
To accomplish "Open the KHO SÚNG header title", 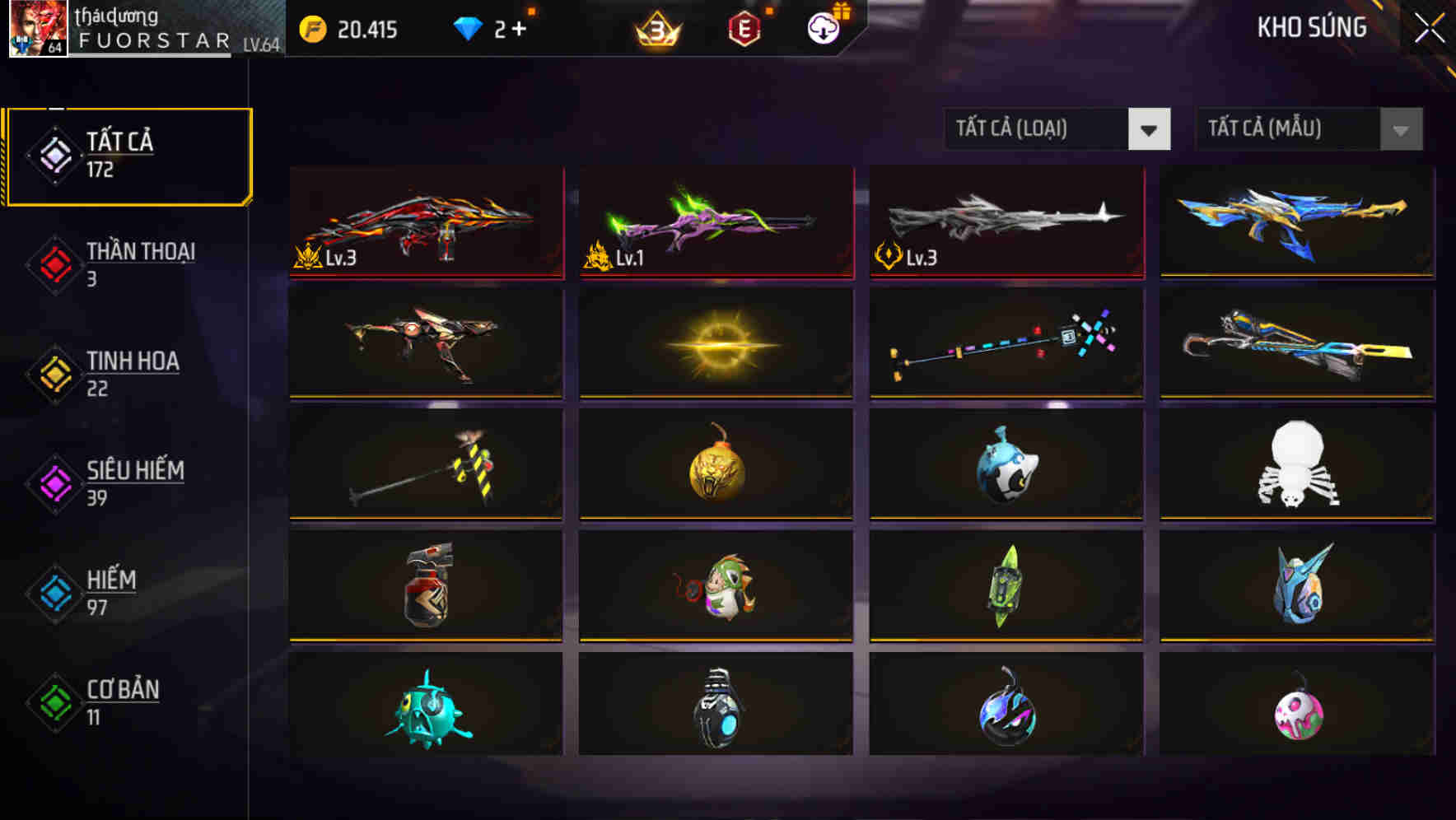I will 1311,28.
